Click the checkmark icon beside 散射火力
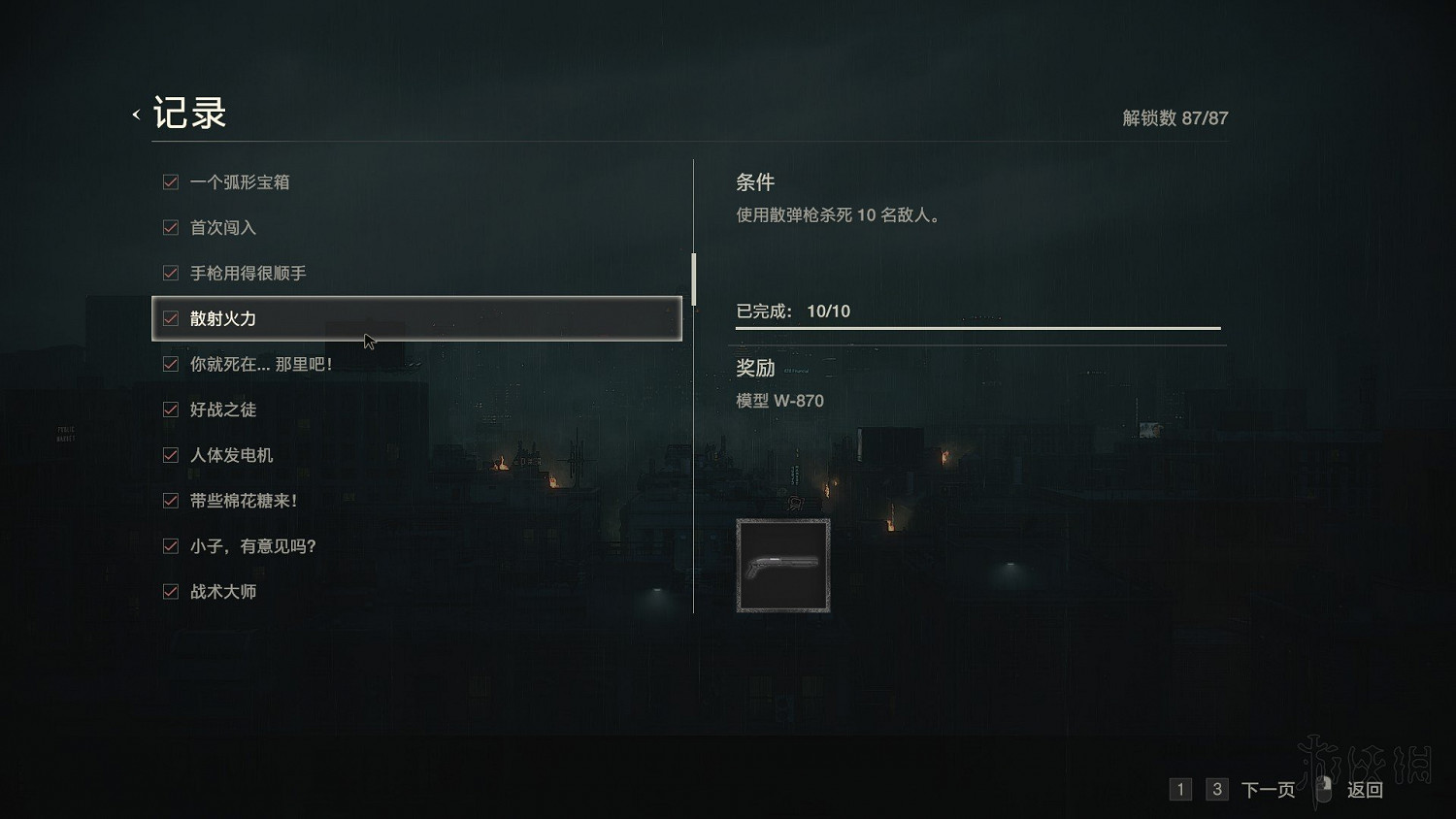Image resolution: width=1456 pixels, height=819 pixels. pyautogui.click(x=170, y=318)
